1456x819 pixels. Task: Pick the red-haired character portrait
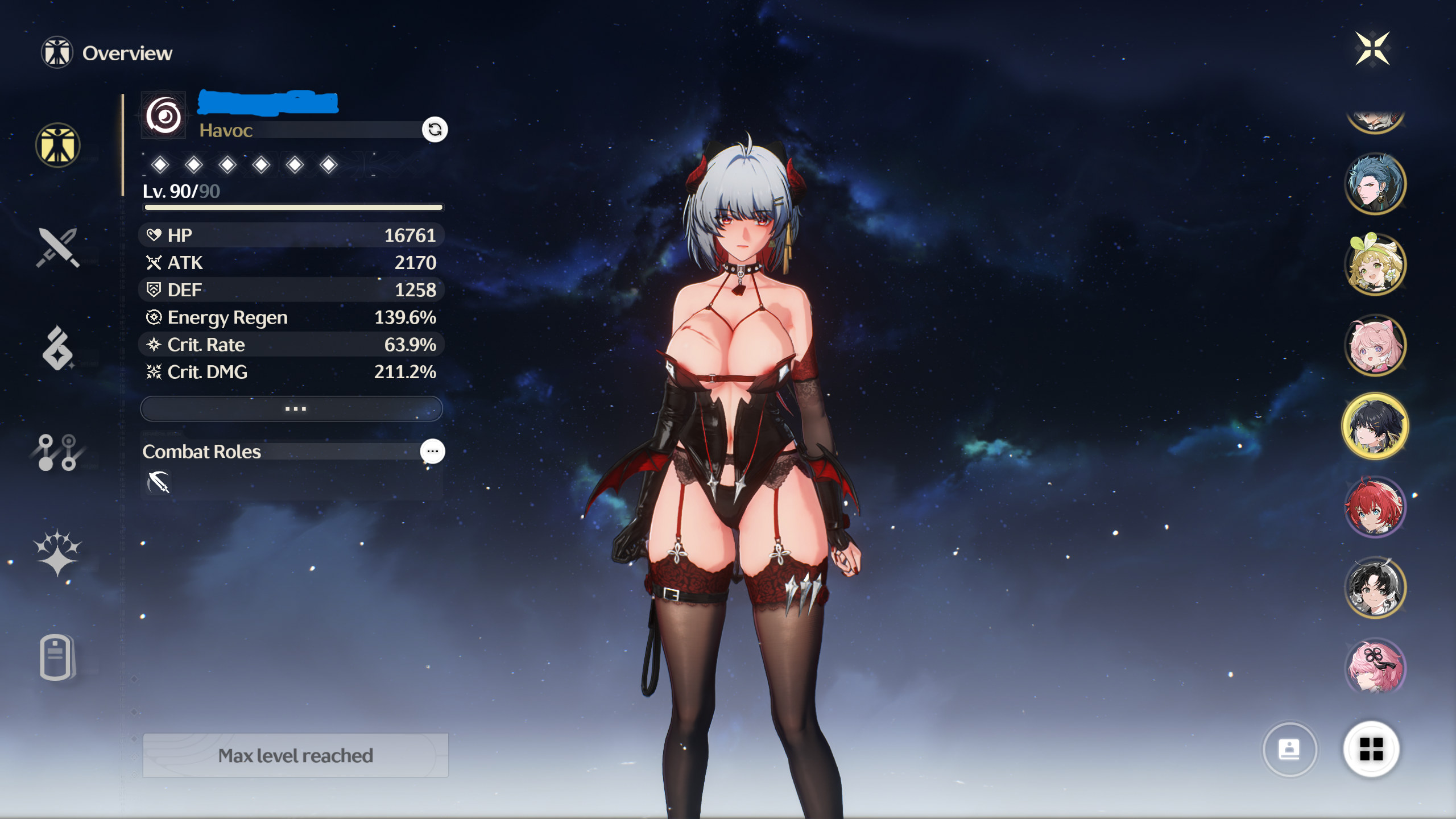pyautogui.click(x=1375, y=507)
